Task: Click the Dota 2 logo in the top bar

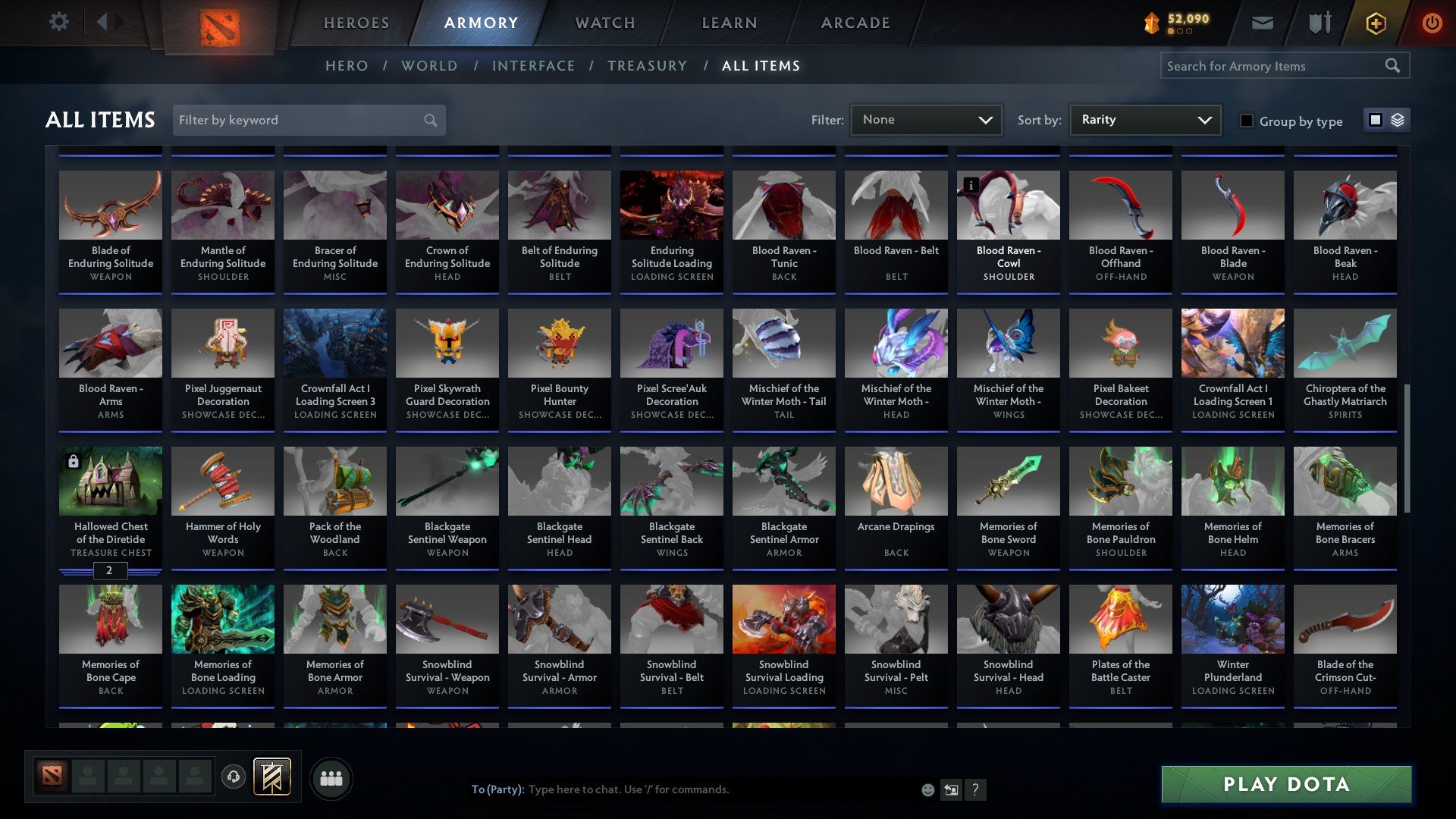Action: tap(218, 23)
